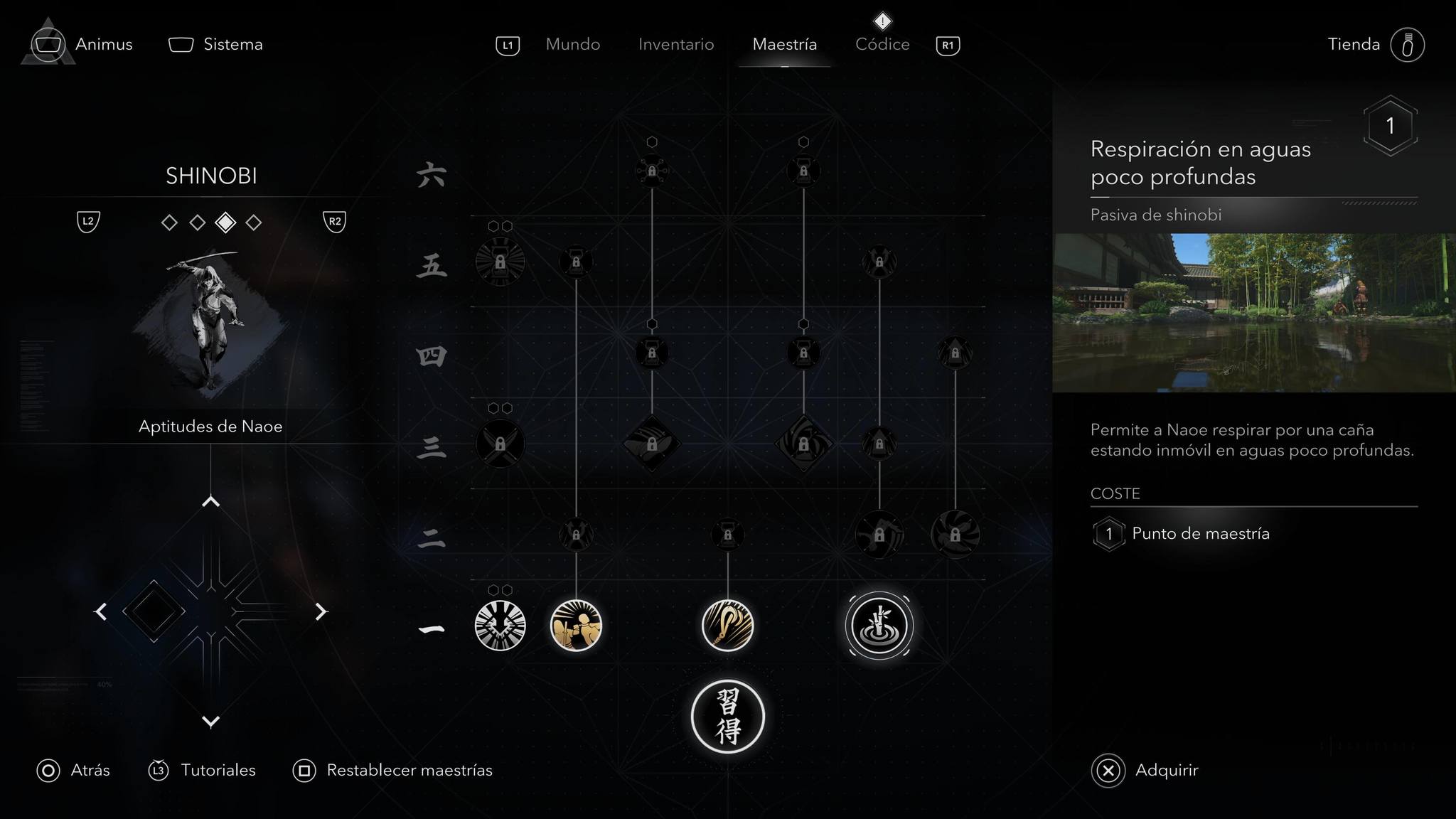The height and width of the screenshot is (819, 1456).
Task: Select the large kanji knowledge node
Action: click(727, 717)
